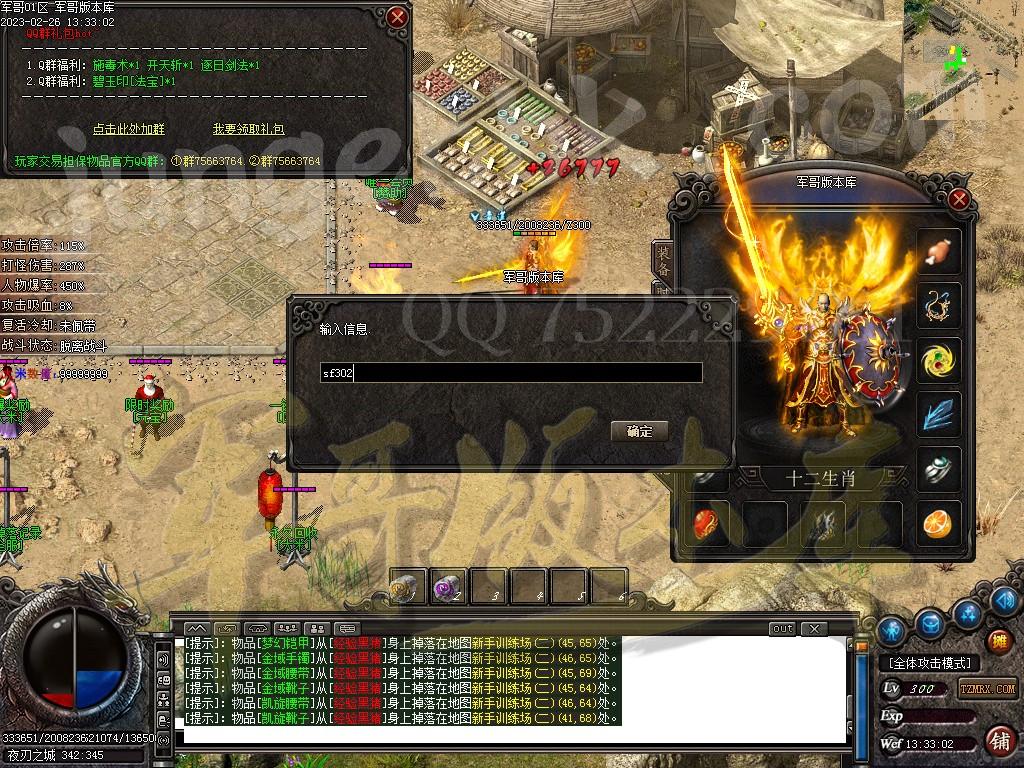Select the meat drumstick equipment slot
Screen dimensions: 1024x768
point(939,251)
